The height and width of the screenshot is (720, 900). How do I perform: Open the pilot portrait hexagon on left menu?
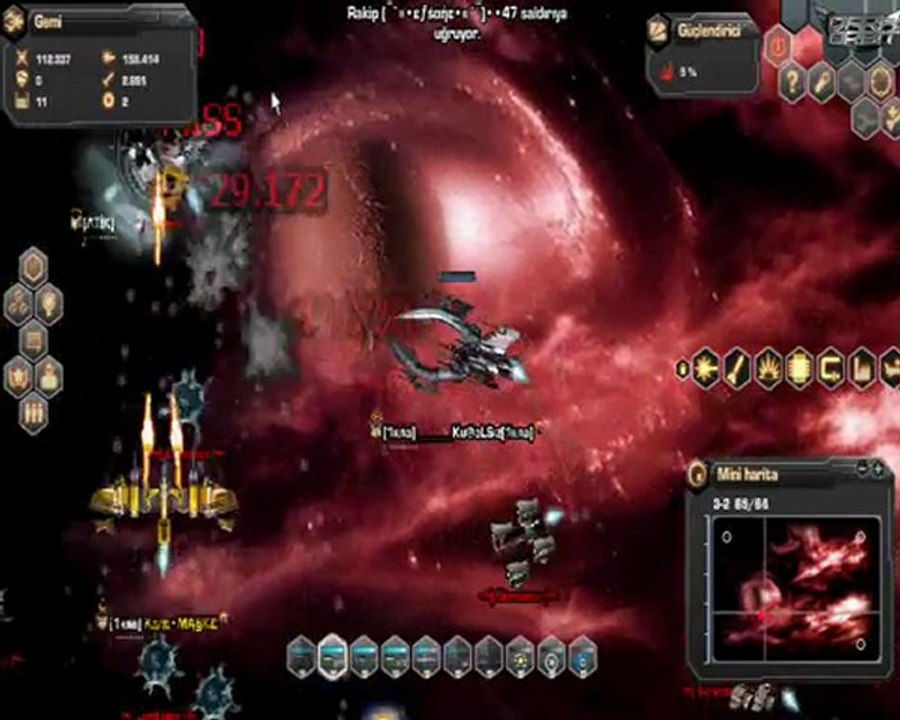point(48,377)
